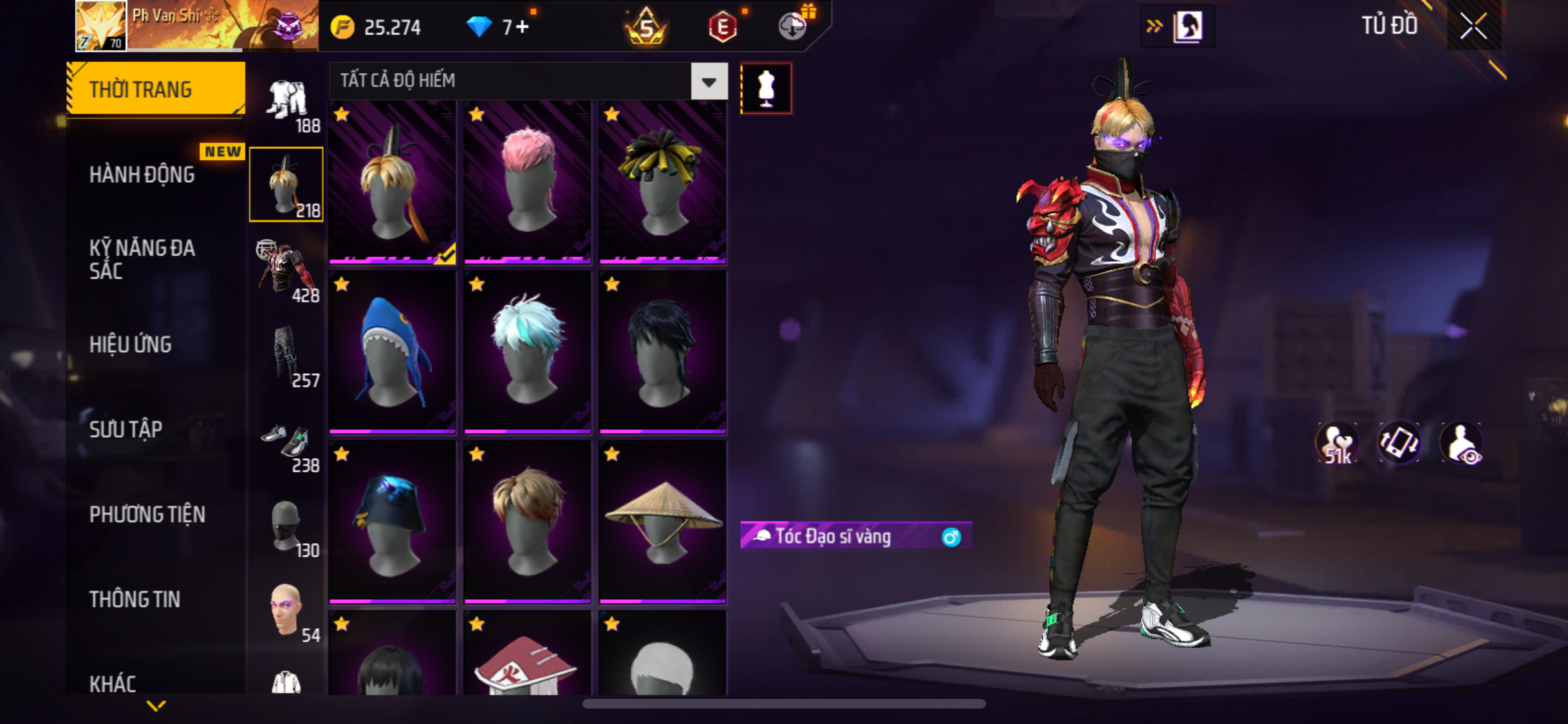
Task: Add diamonds with the plus button
Action: 522,27
